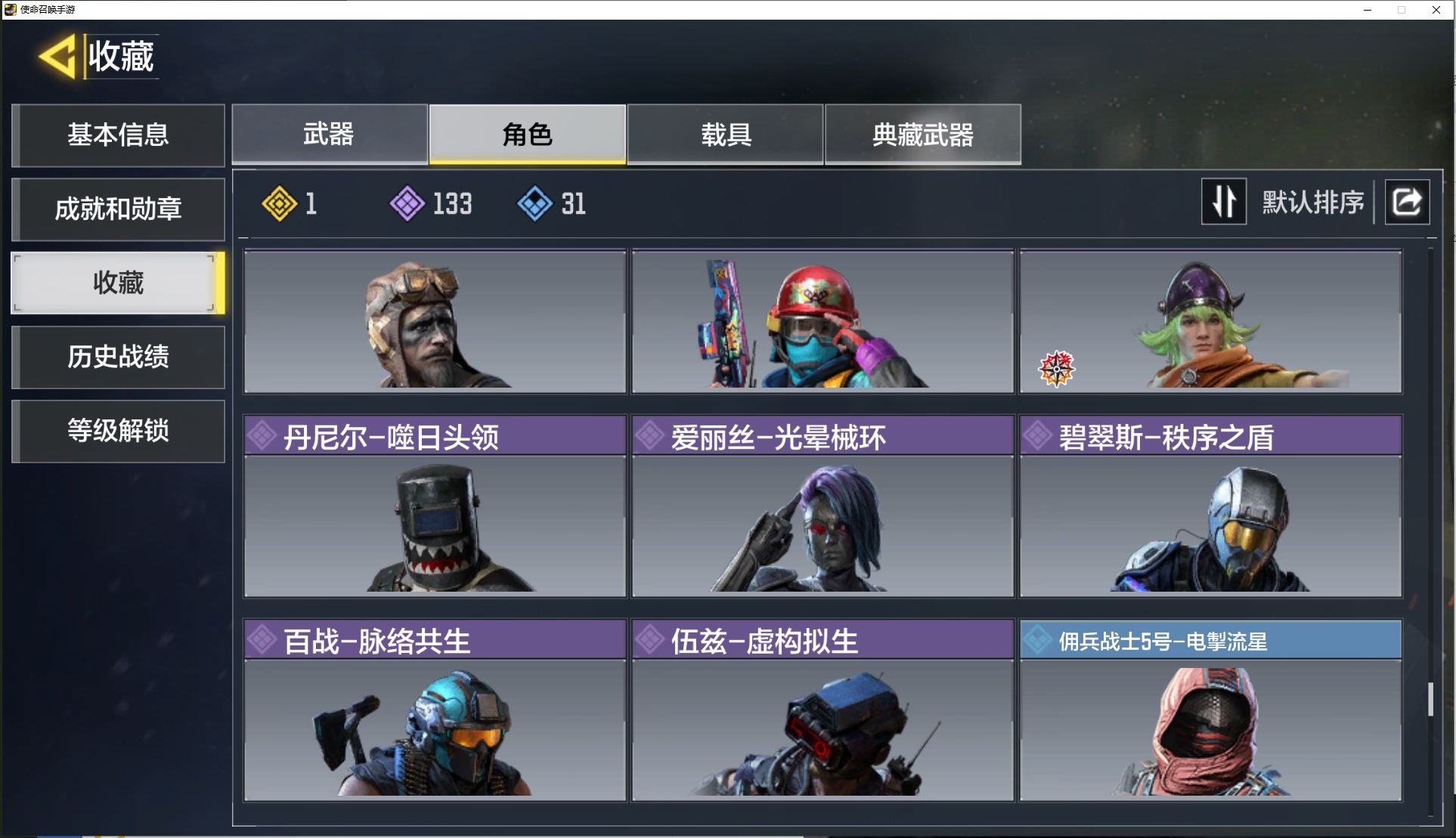
Task: Open the 成就和勋章 menu section
Action: (x=118, y=209)
